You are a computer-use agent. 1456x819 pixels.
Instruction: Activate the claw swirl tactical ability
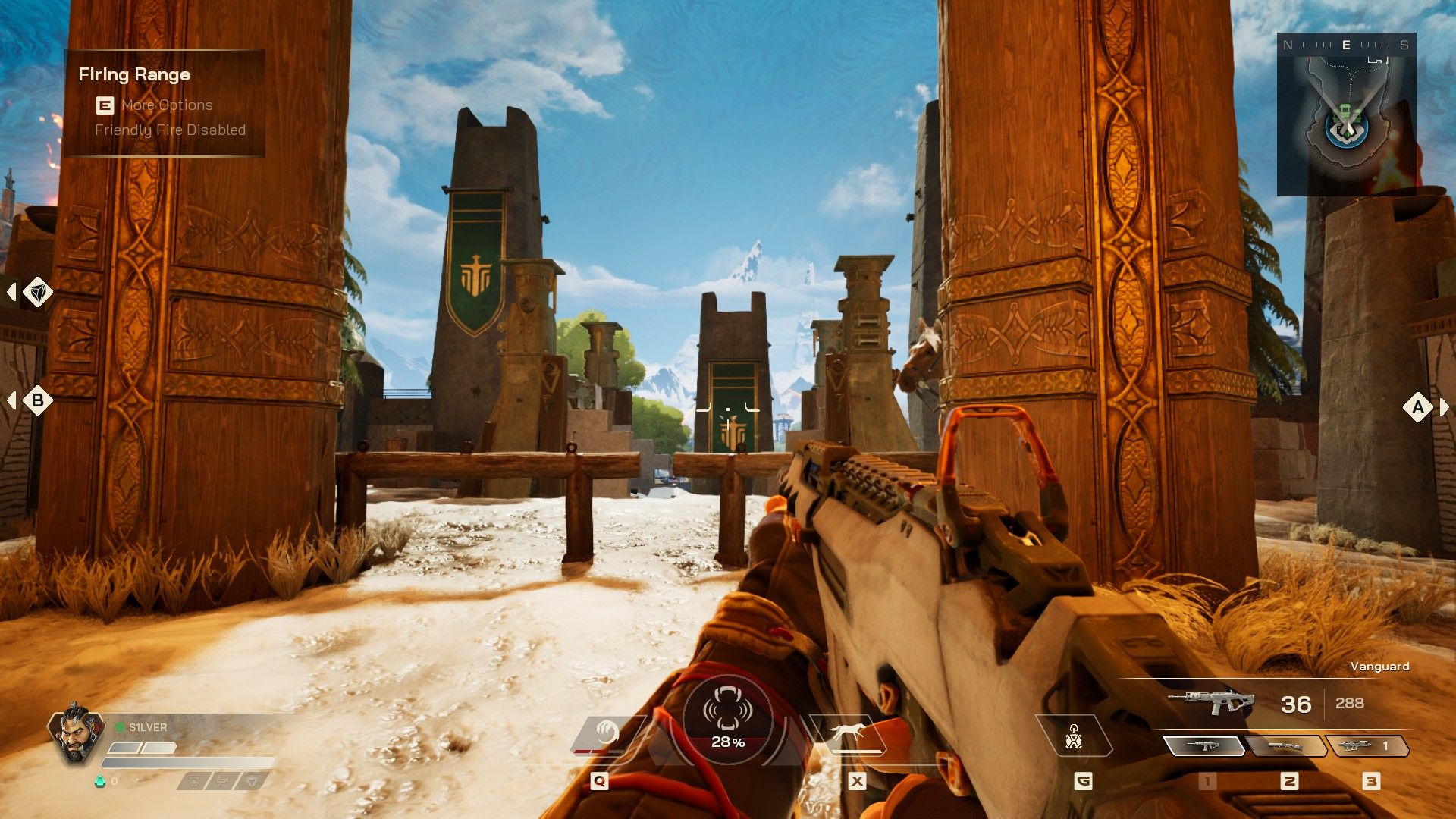coord(605,733)
